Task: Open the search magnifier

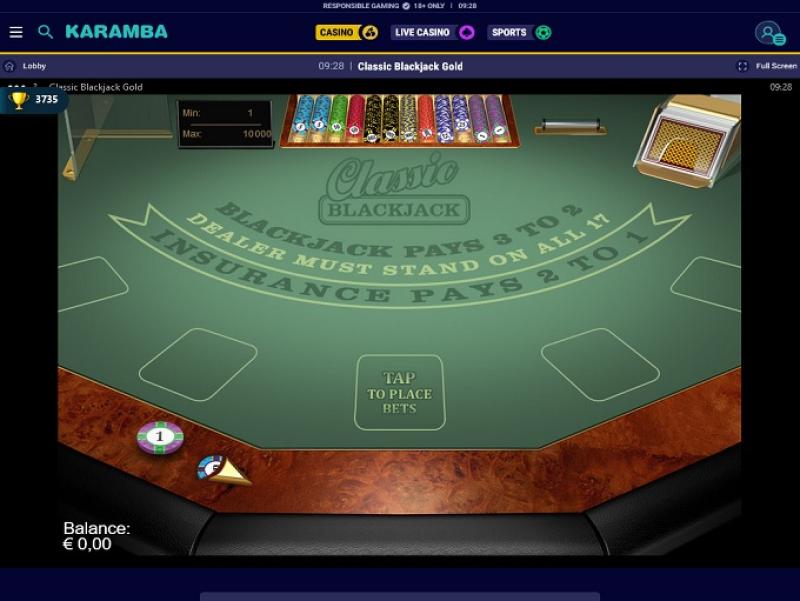Action: 45,32
